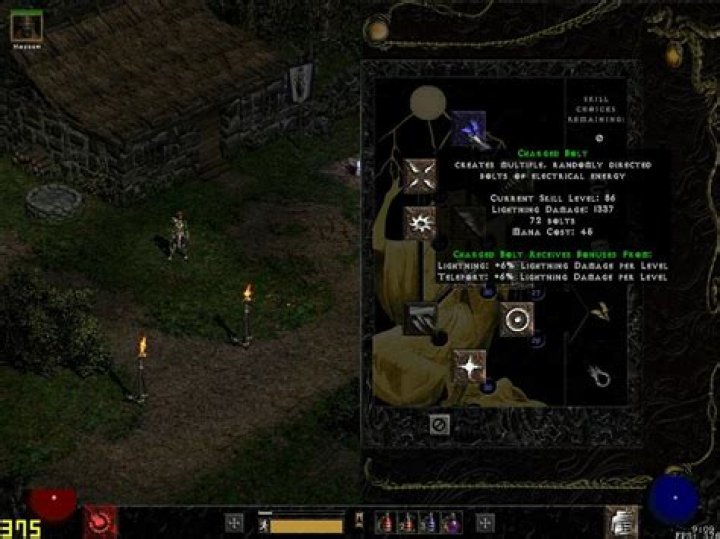
Task: Open the right-click skill selector
Action: pyautogui.click(x=485, y=522)
